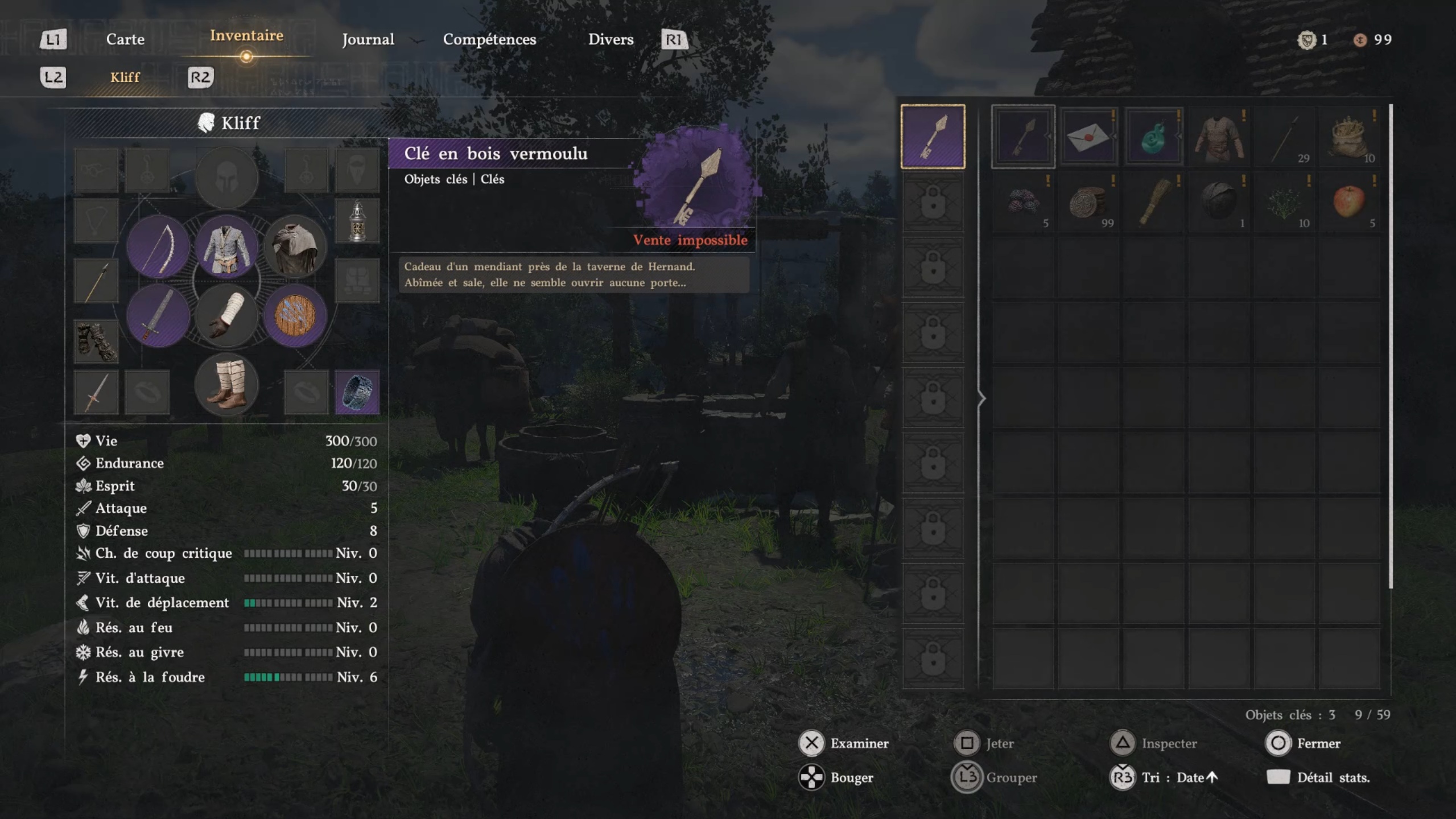Screen dimensions: 1456x819
Task: Select the berries in inventory
Action: (1022, 202)
